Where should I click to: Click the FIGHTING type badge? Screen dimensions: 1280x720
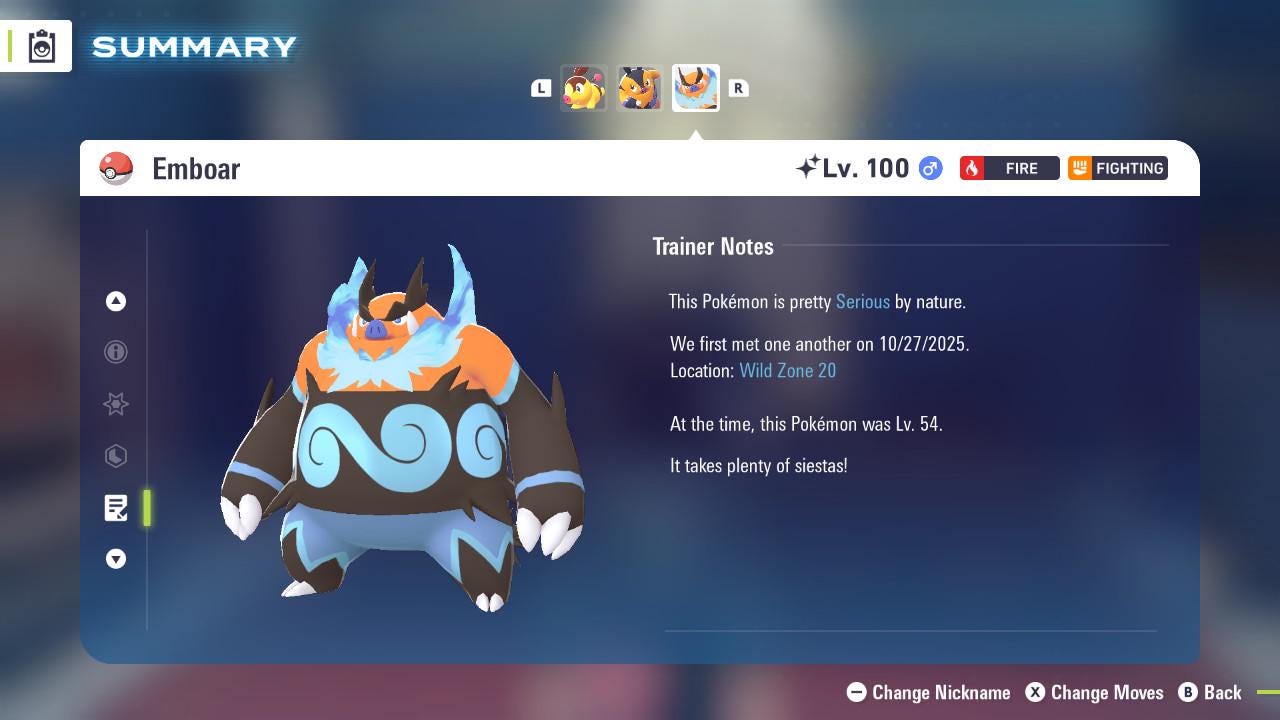click(1117, 168)
